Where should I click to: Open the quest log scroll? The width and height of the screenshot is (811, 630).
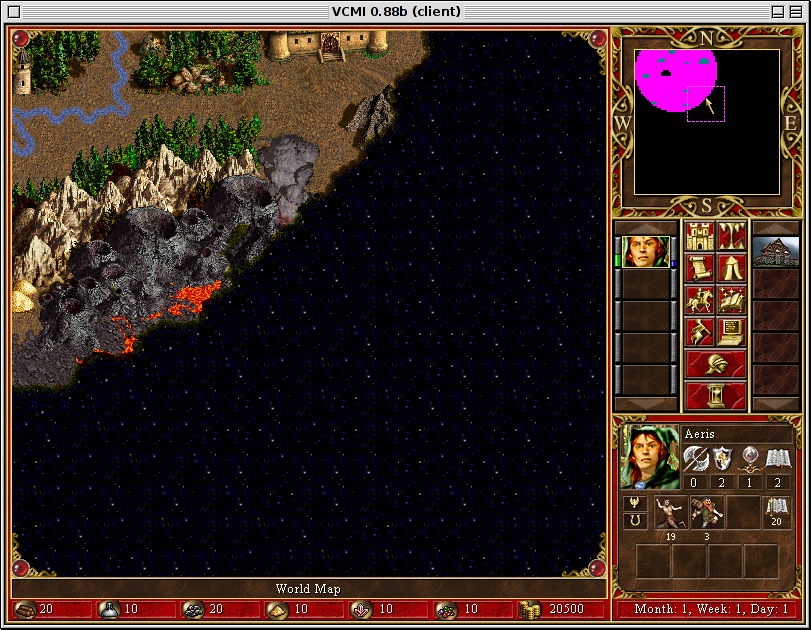coord(699,268)
